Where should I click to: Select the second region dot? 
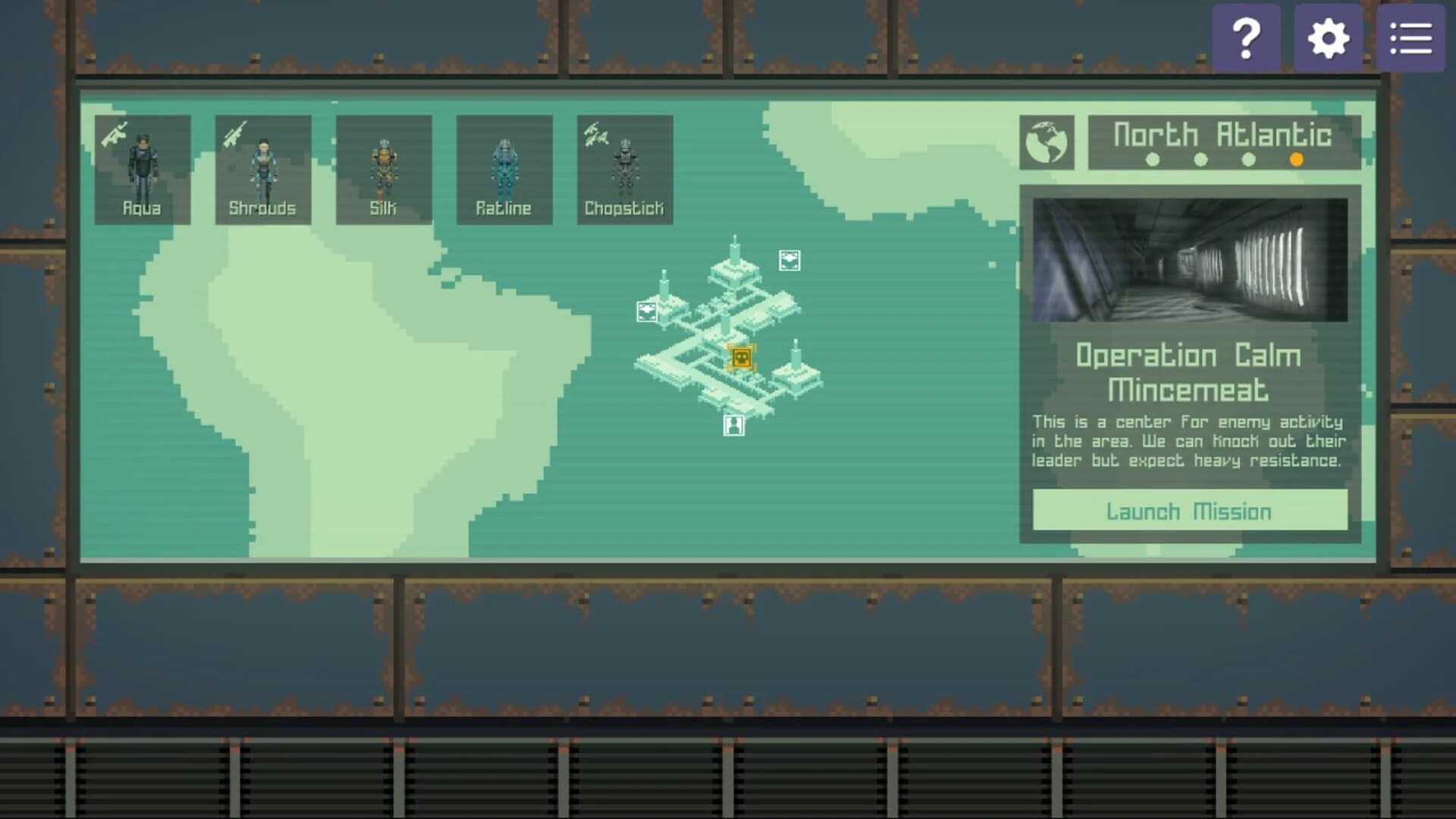tap(1200, 160)
